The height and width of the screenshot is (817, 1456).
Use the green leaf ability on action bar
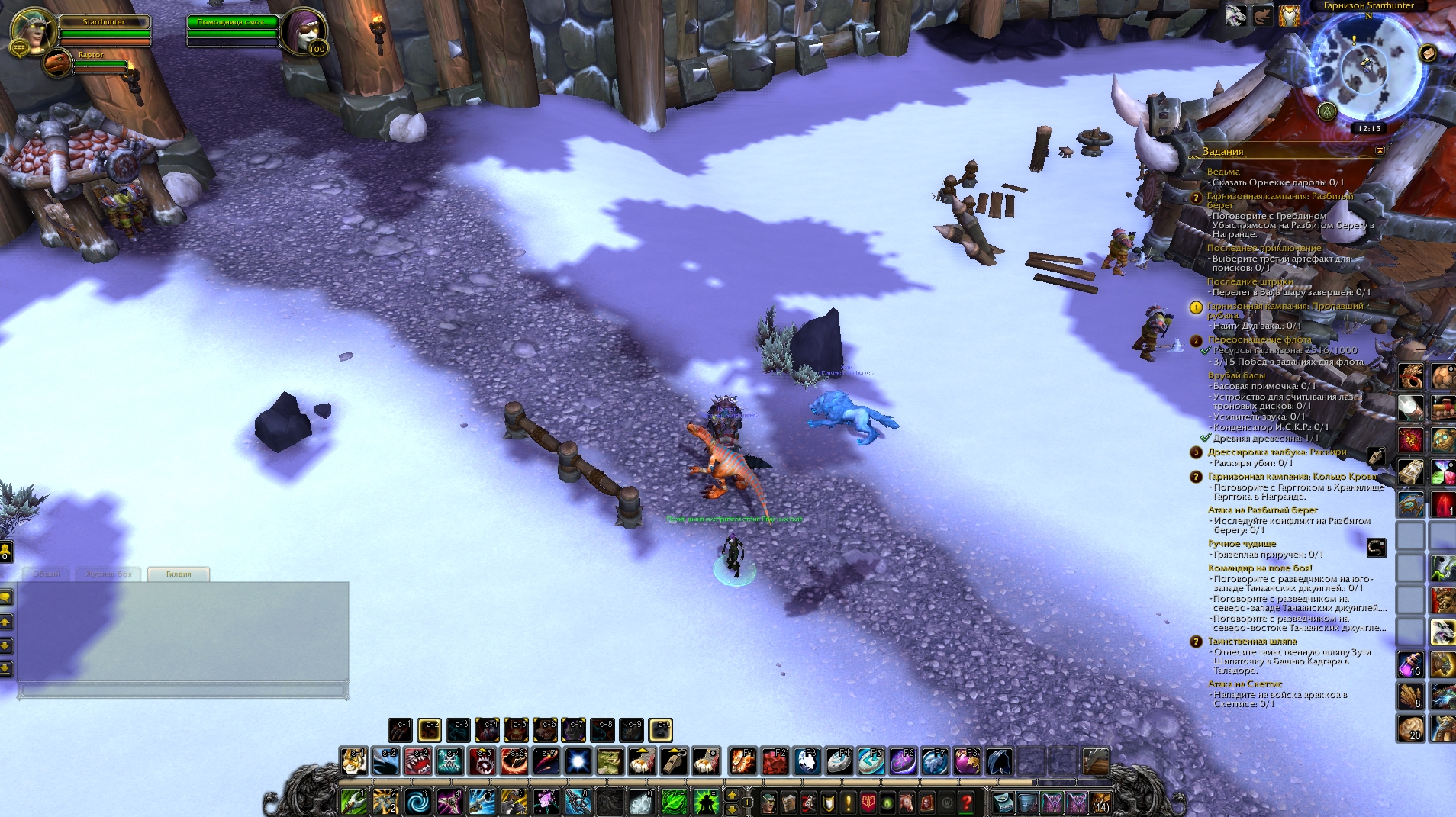click(673, 802)
